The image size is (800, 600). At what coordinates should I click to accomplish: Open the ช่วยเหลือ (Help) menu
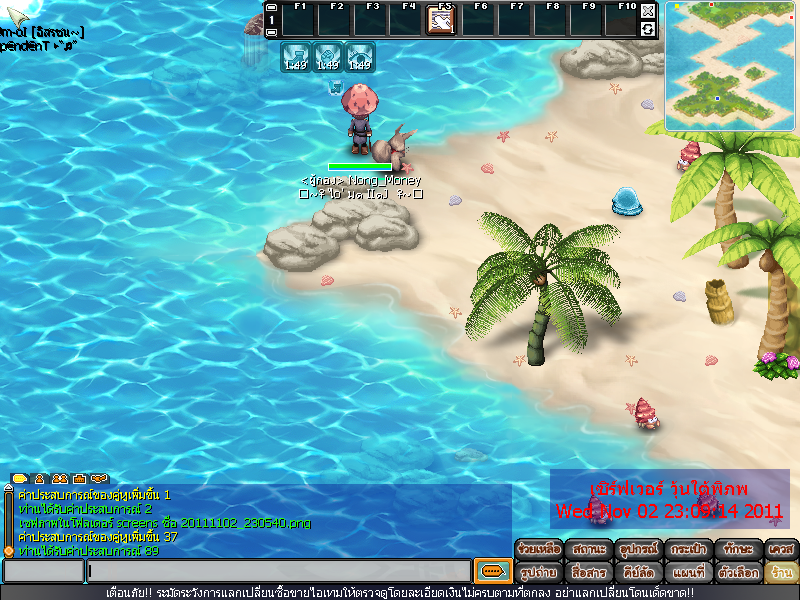coord(538,549)
